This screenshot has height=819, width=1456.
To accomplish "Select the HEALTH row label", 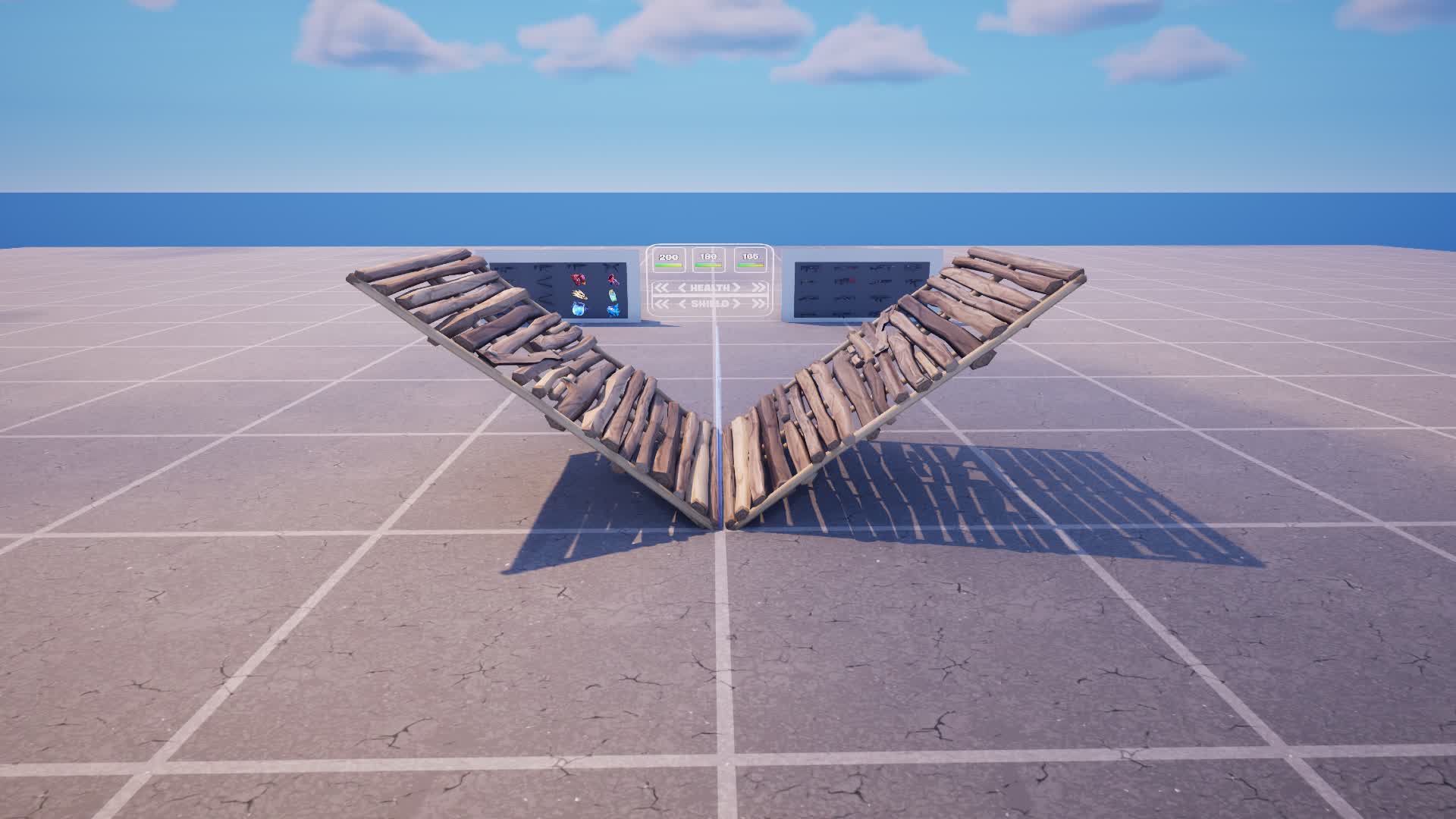I will coord(709,287).
